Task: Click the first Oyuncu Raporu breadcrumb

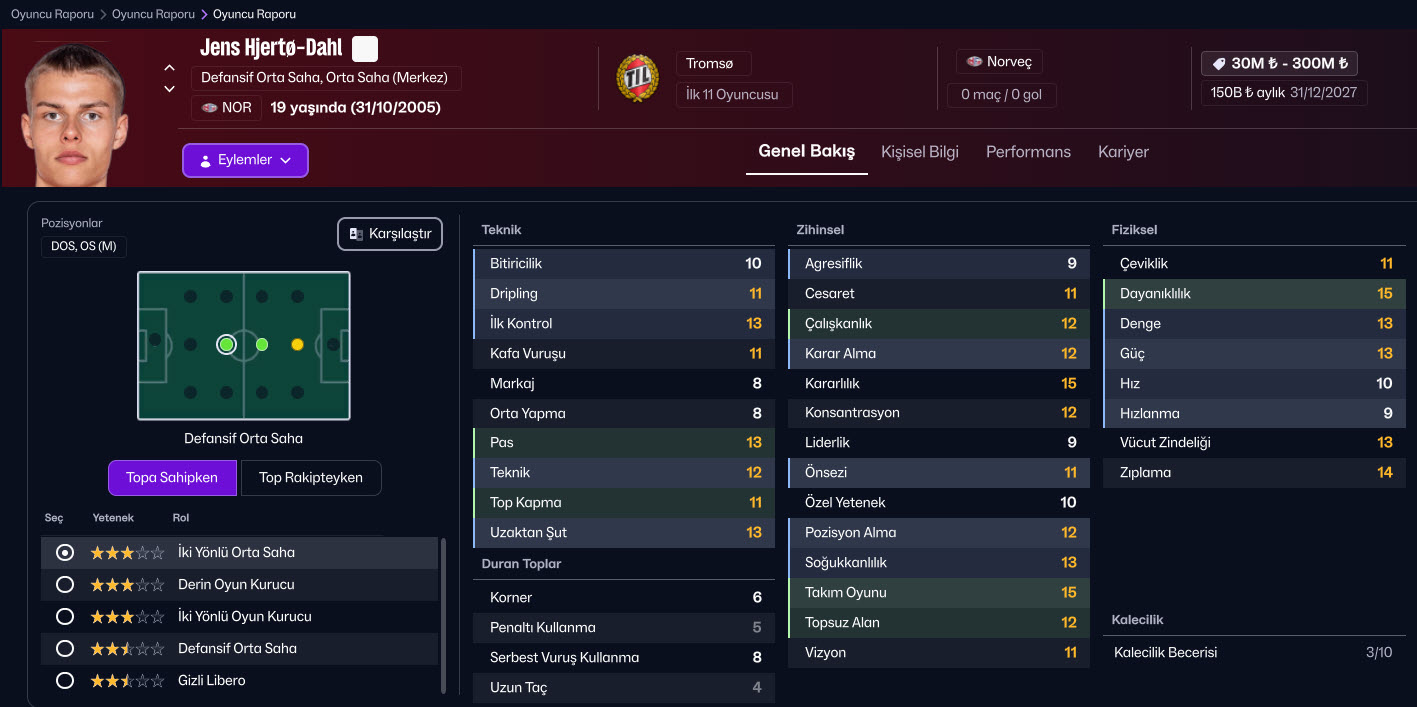Action: click(x=52, y=14)
